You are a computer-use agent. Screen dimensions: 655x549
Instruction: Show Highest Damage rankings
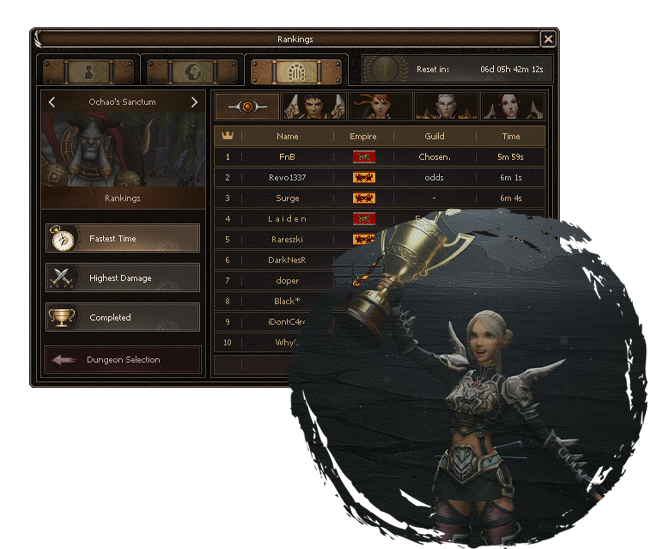[x=122, y=278]
